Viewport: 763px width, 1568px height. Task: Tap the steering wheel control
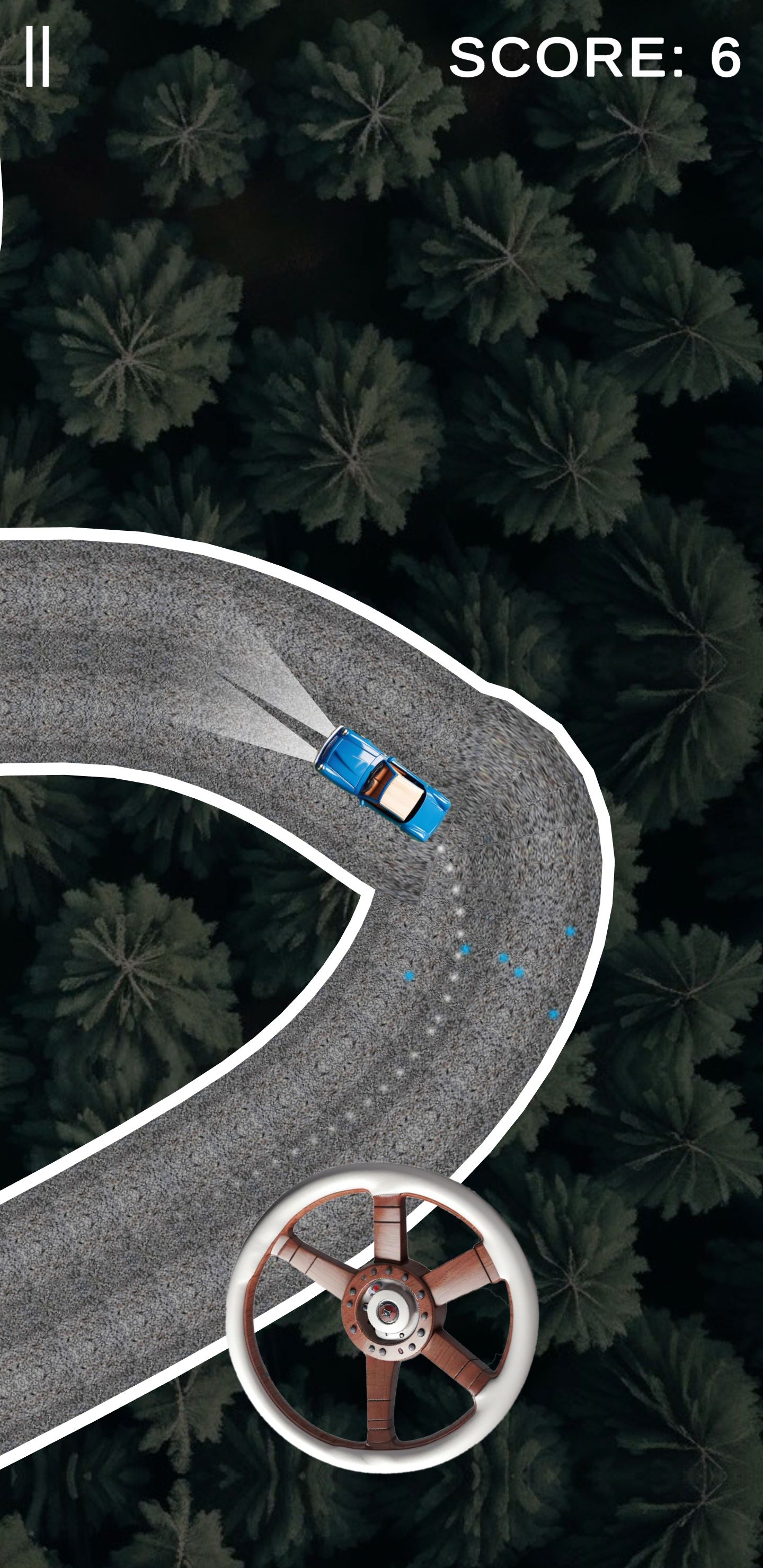tap(382, 1317)
